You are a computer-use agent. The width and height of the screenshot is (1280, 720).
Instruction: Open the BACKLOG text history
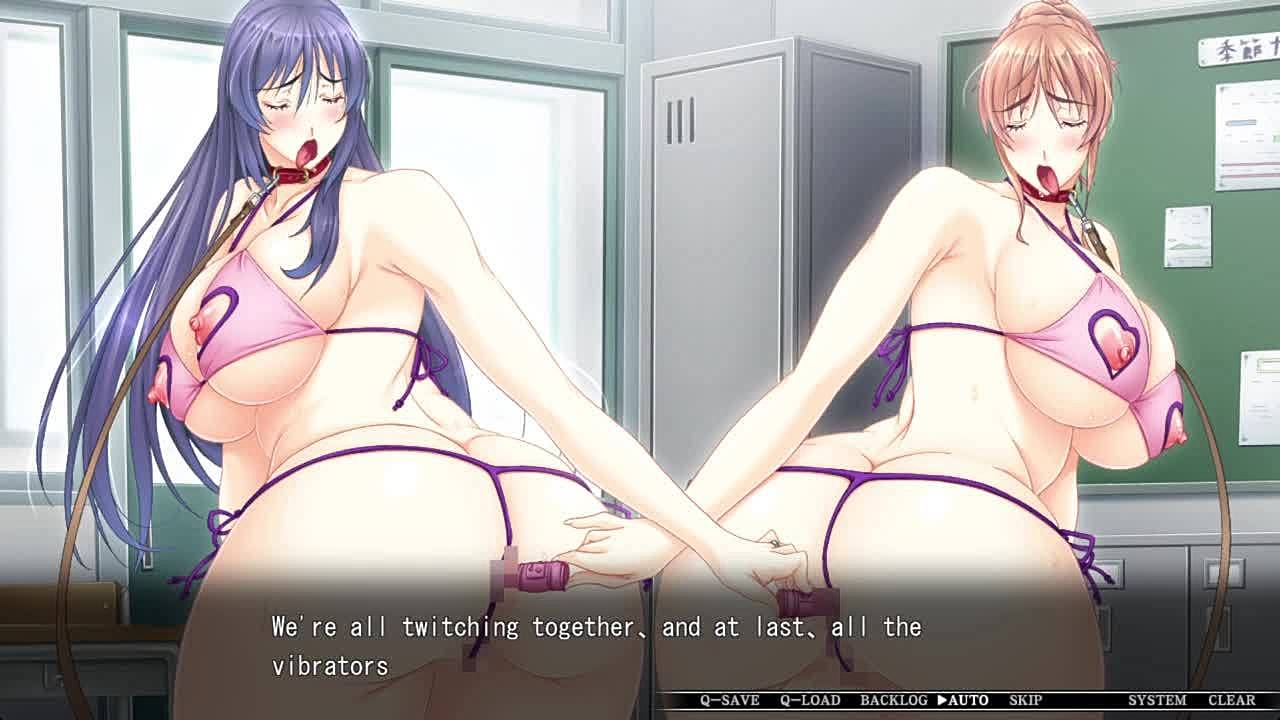coord(893,701)
